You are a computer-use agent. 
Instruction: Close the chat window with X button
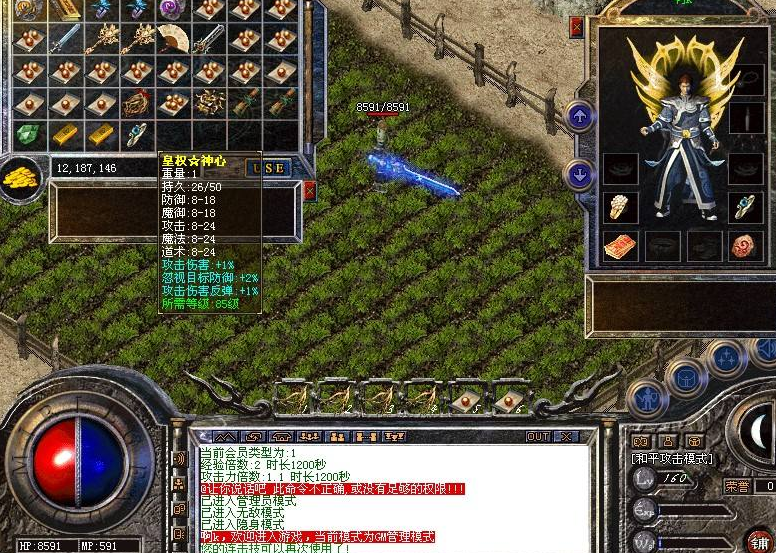(x=565, y=437)
